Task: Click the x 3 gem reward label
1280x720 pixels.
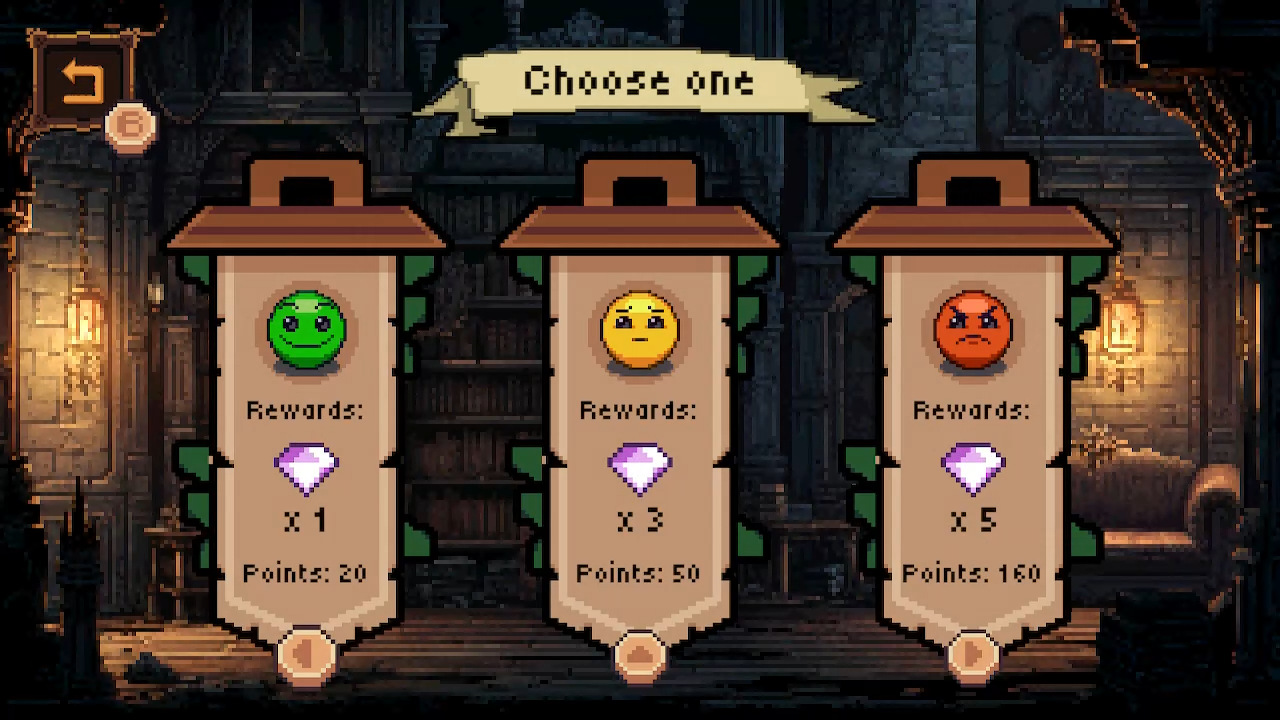Action: click(640, 520)
